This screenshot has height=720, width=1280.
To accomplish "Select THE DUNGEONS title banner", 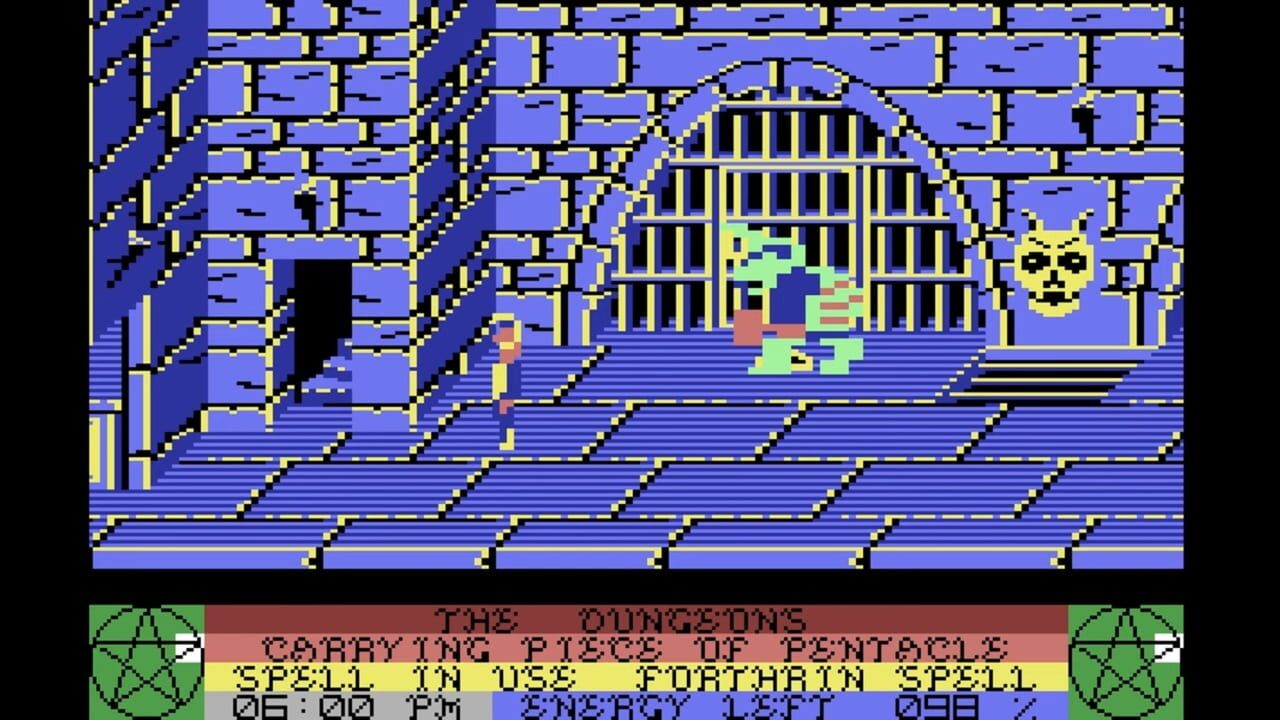I will pos(620,617).
